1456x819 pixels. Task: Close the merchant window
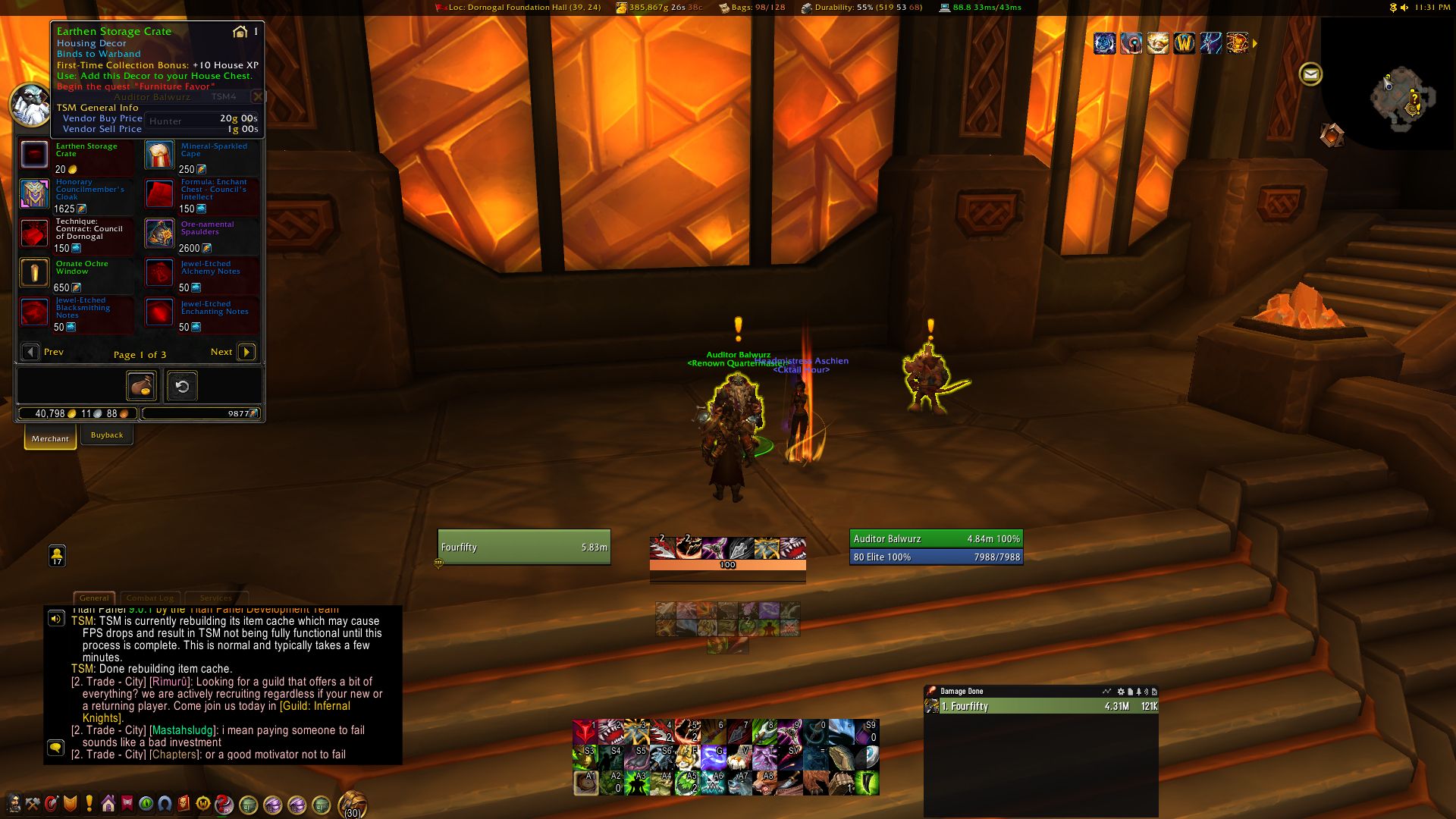pyautogui.click(x=258, y=96)
